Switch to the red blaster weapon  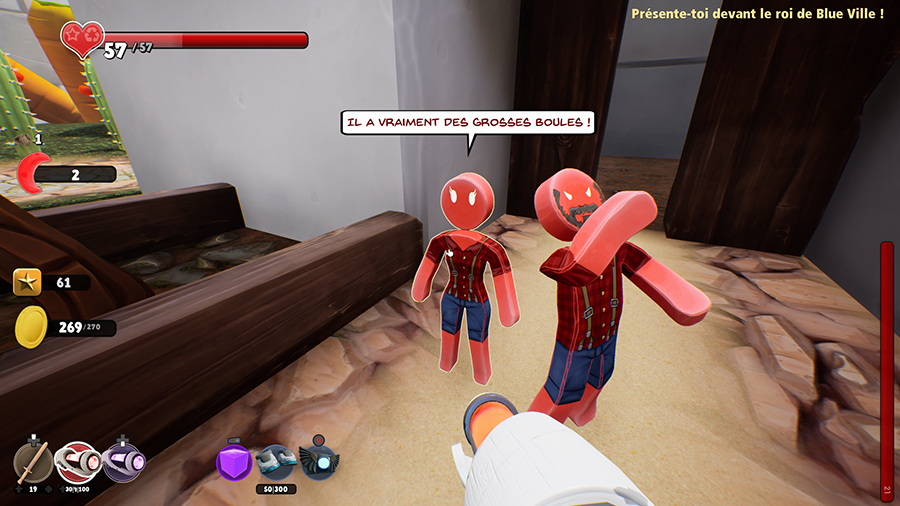77,462
